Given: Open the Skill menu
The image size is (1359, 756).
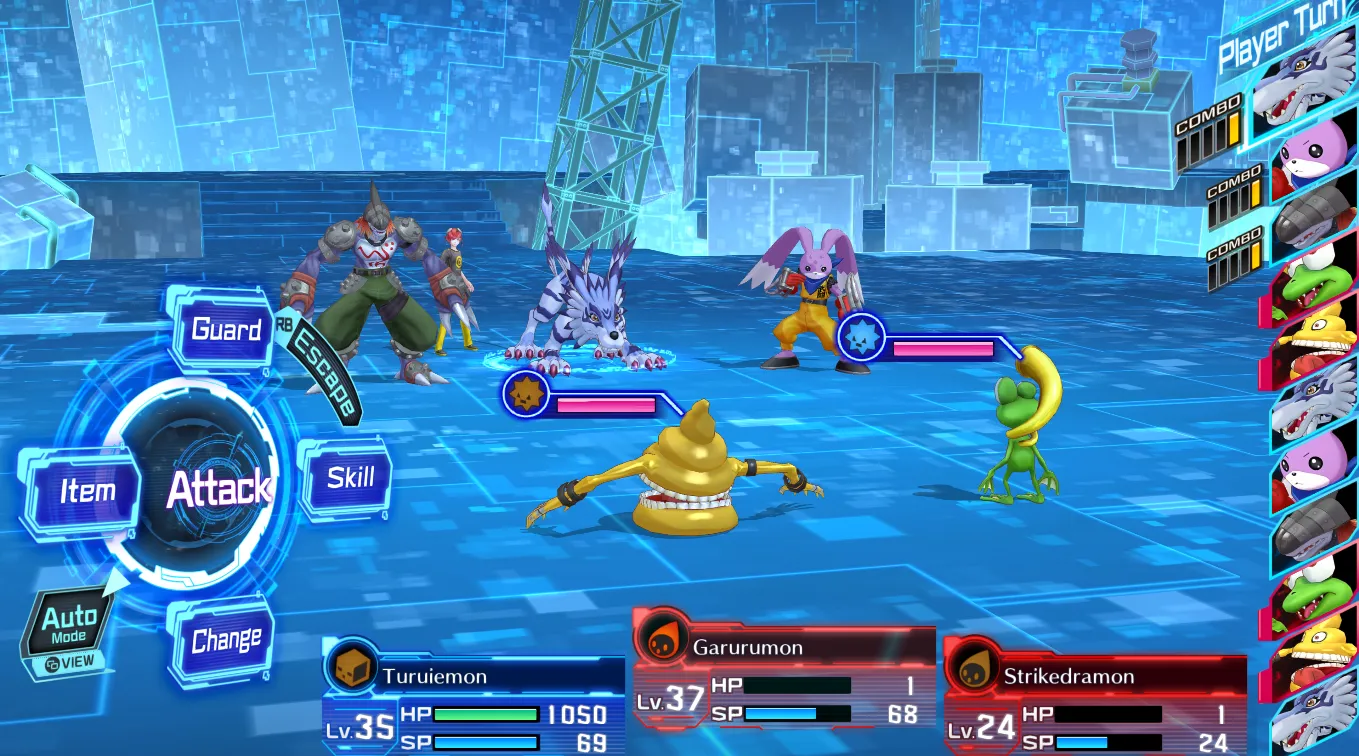Looking at the screenshot, I should [x=349, y=478].
